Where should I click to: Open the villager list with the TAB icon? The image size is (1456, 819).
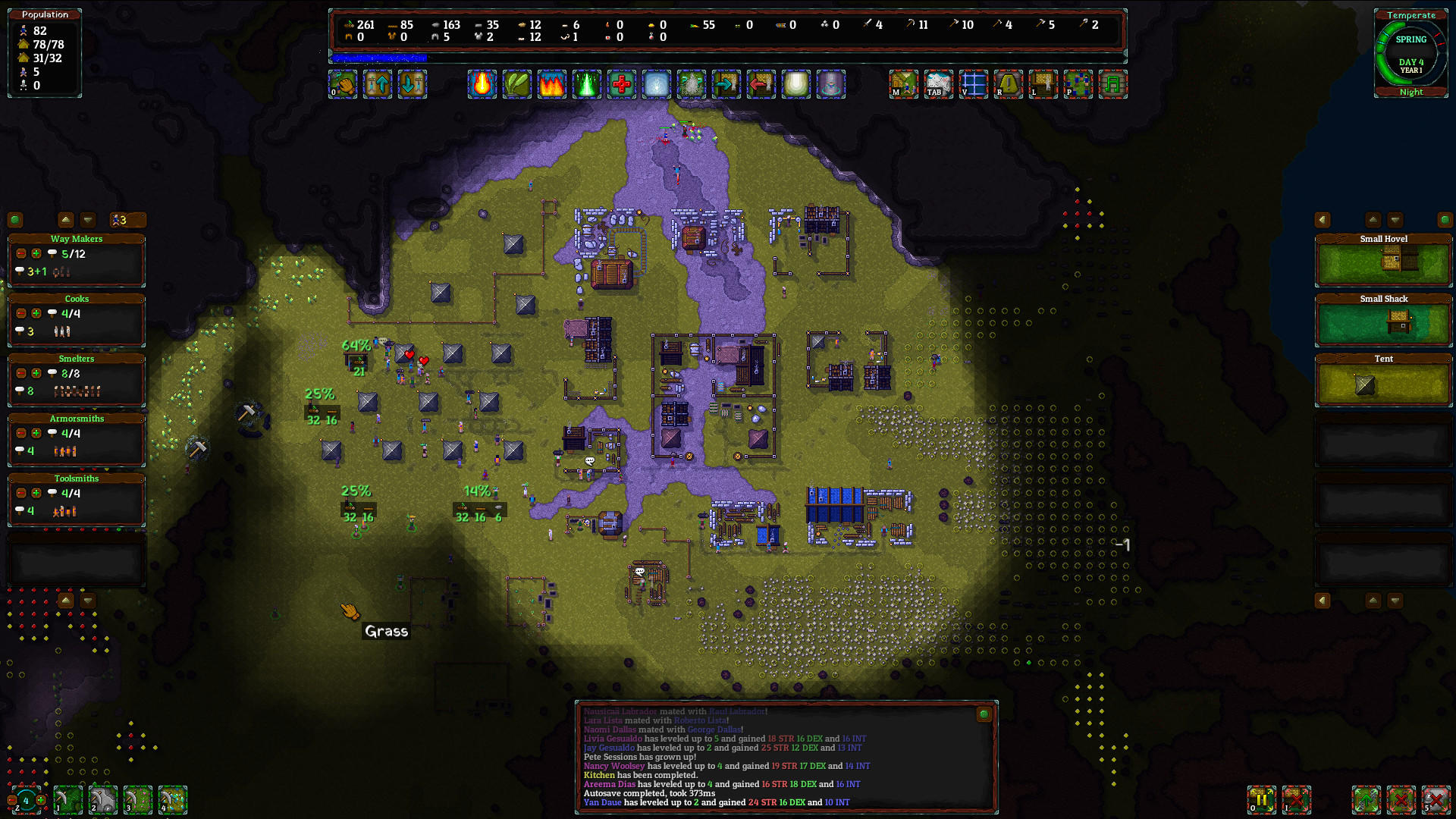click(x=939, y=84)
